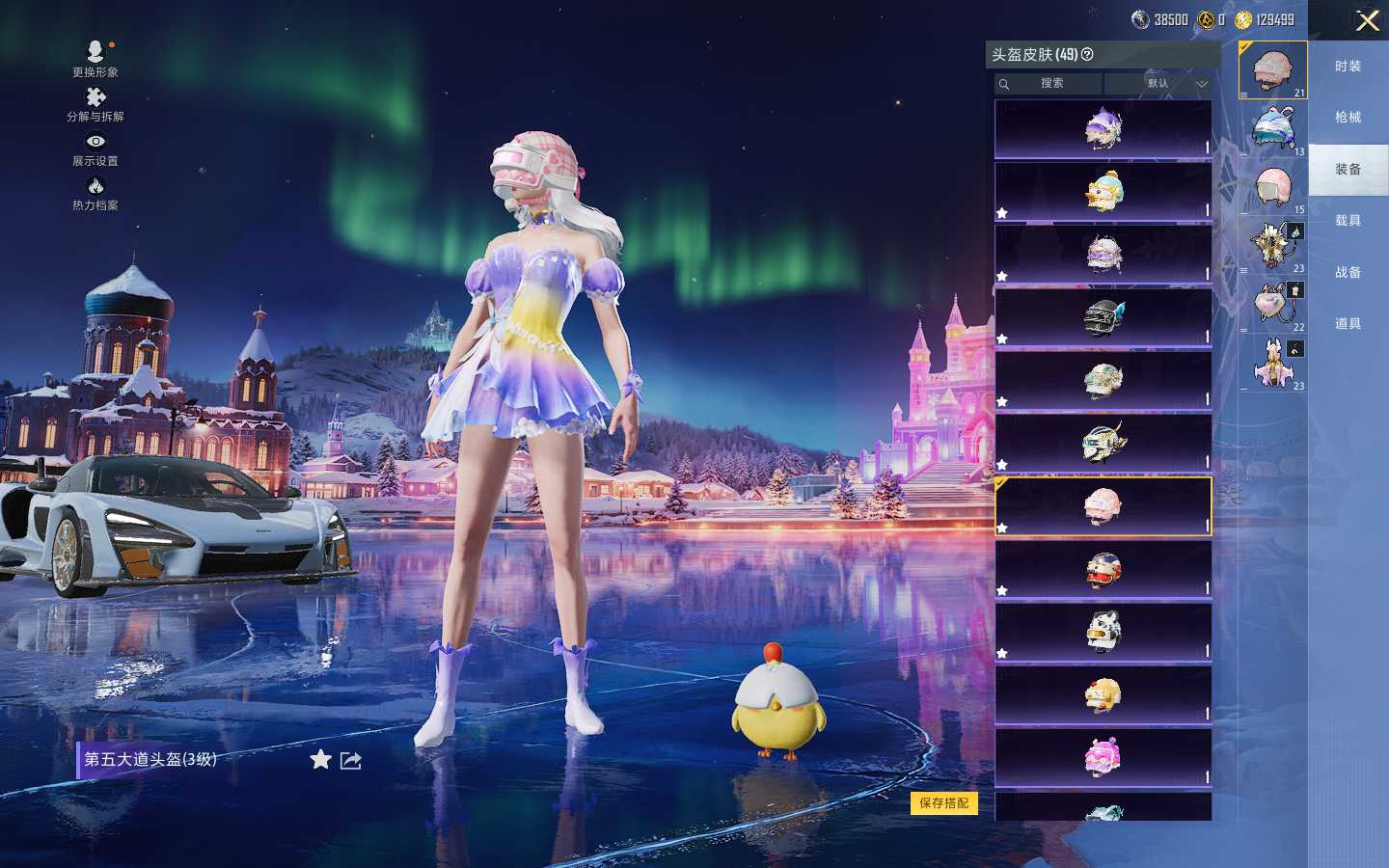
Task: Open the 道具 tab
Action: pos(1348,324)
